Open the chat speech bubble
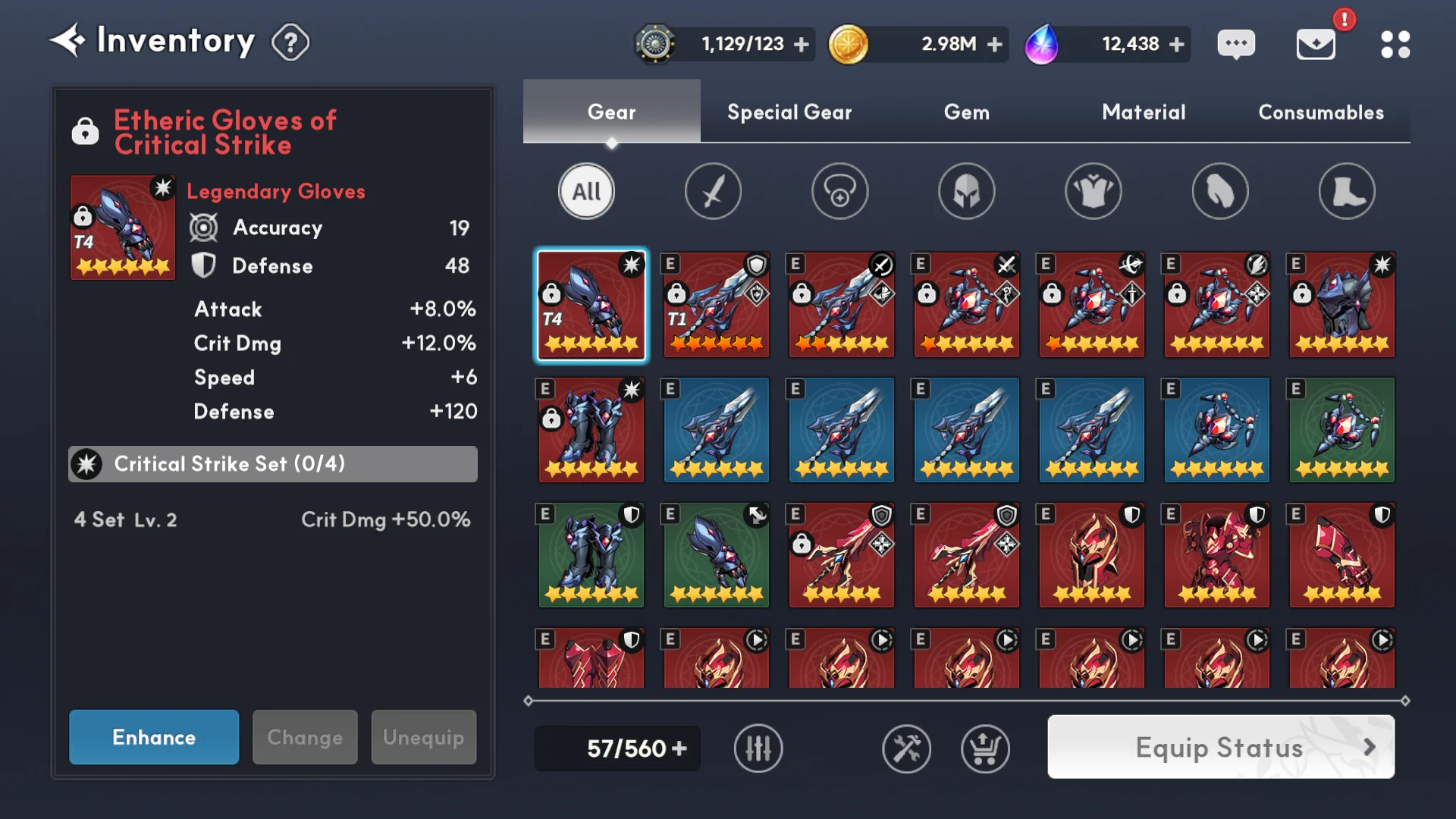 point(1236,44)
